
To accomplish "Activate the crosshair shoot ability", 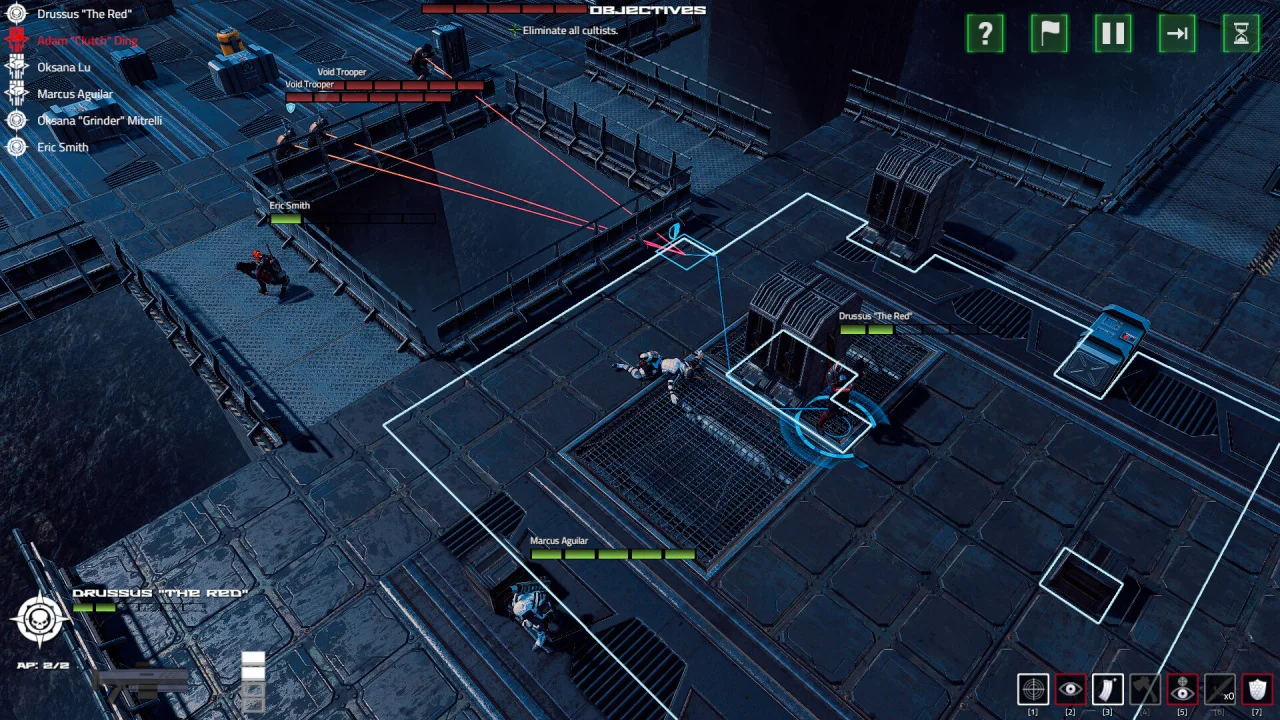I will (x=1033, y=689).
